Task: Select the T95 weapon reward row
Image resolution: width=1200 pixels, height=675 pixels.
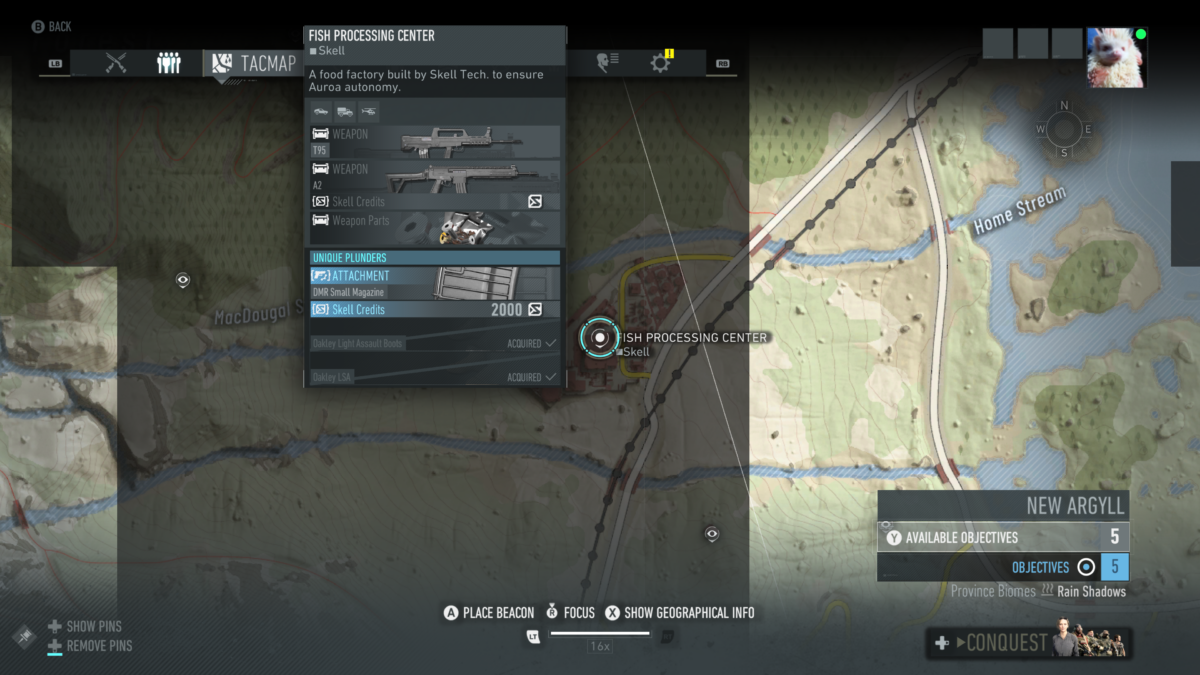Action: [x=434, y=142]
